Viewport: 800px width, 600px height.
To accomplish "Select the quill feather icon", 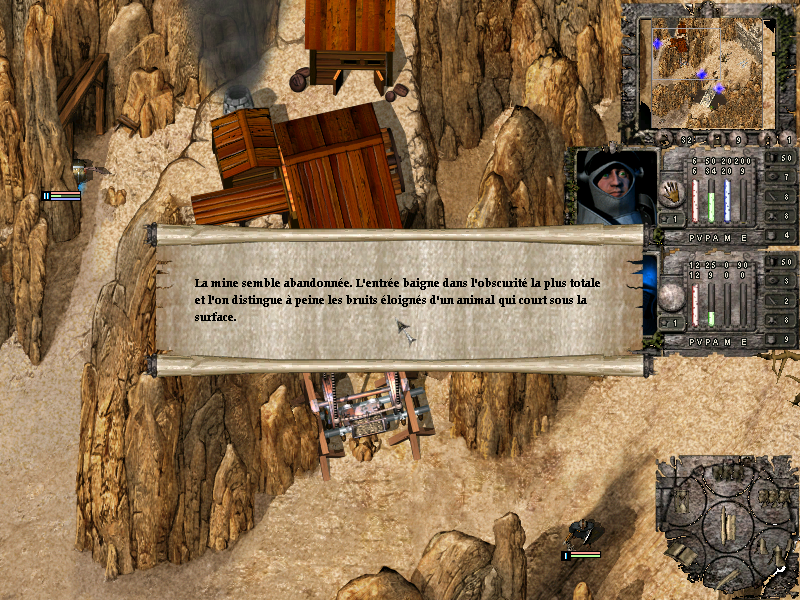I will tap(728, 577).
